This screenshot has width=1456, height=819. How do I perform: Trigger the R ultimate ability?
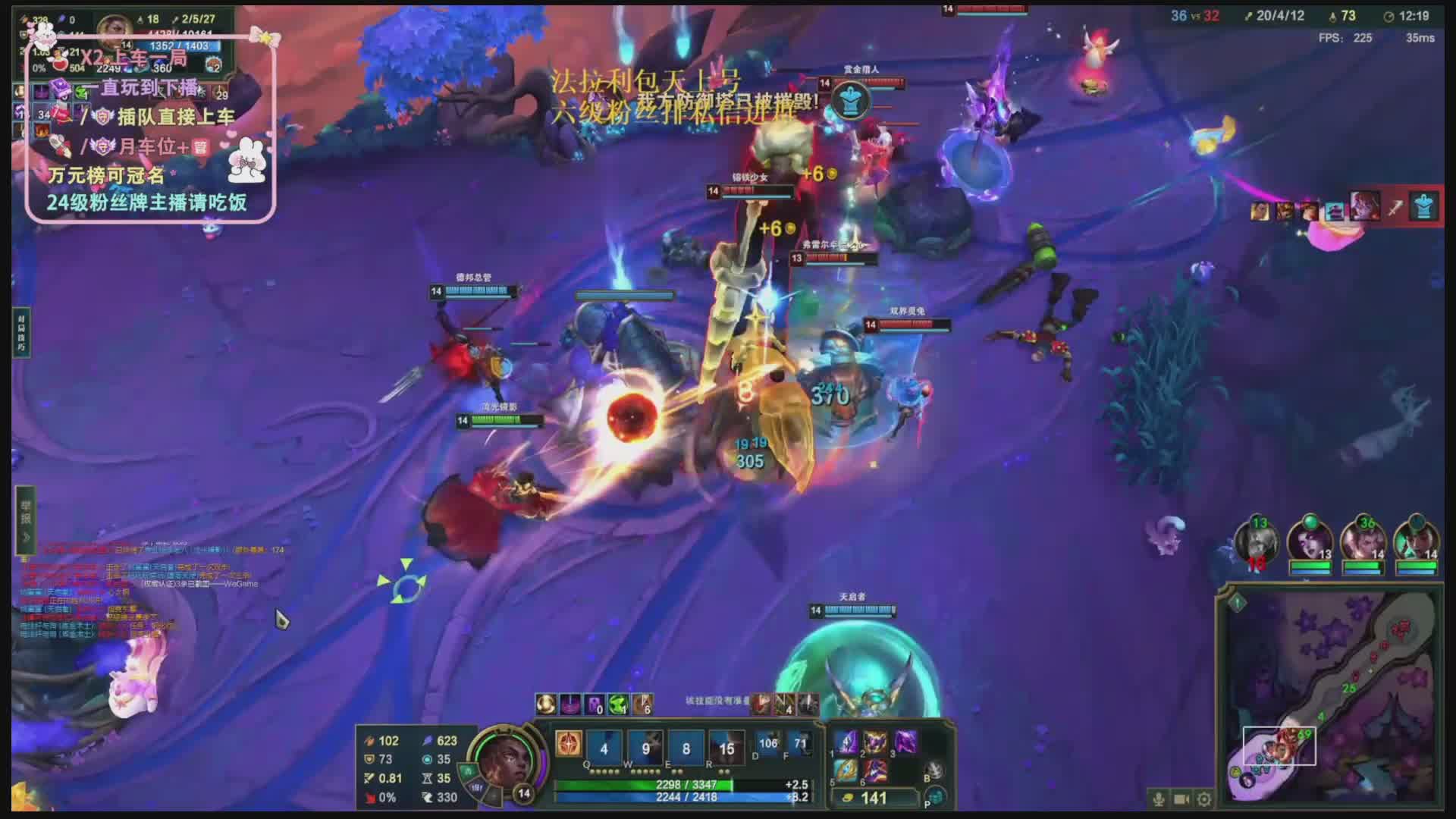(x=726, y=748)
